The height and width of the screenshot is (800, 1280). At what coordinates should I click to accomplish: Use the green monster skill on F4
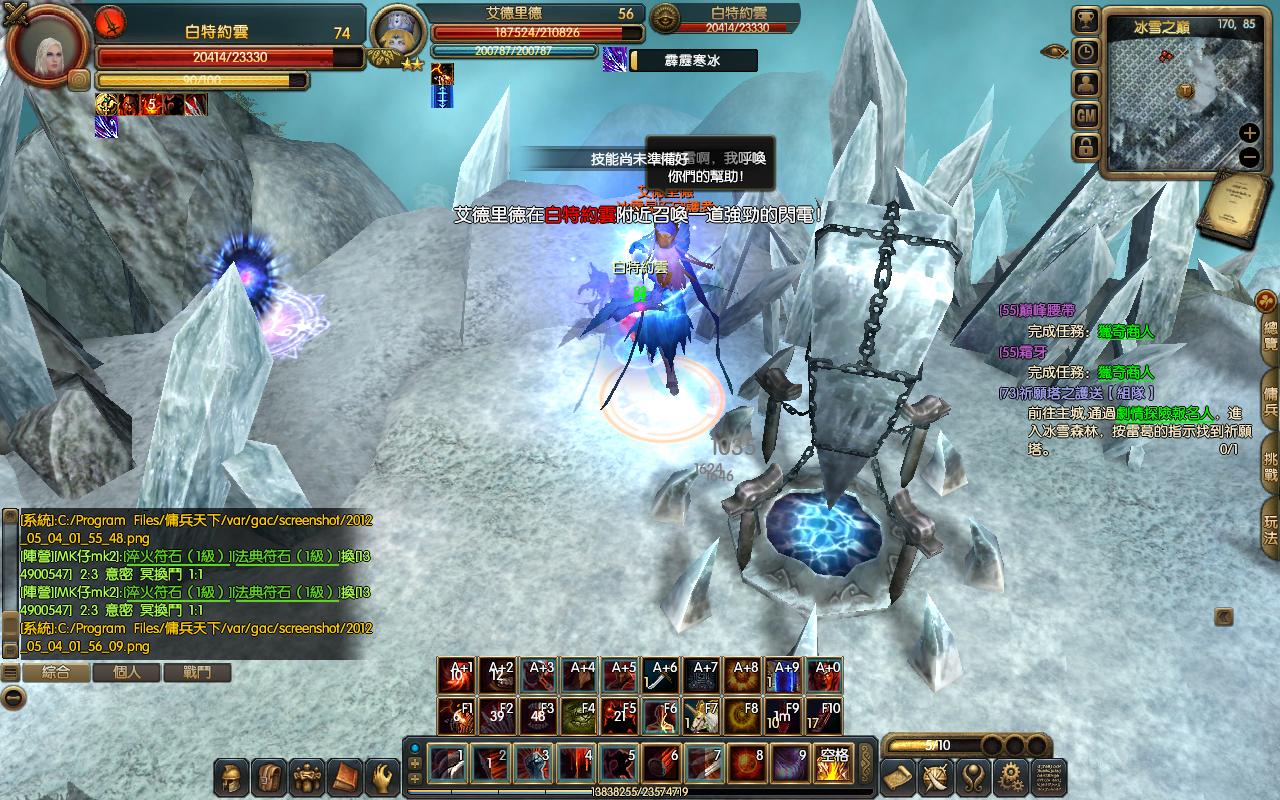click(580, 717)
